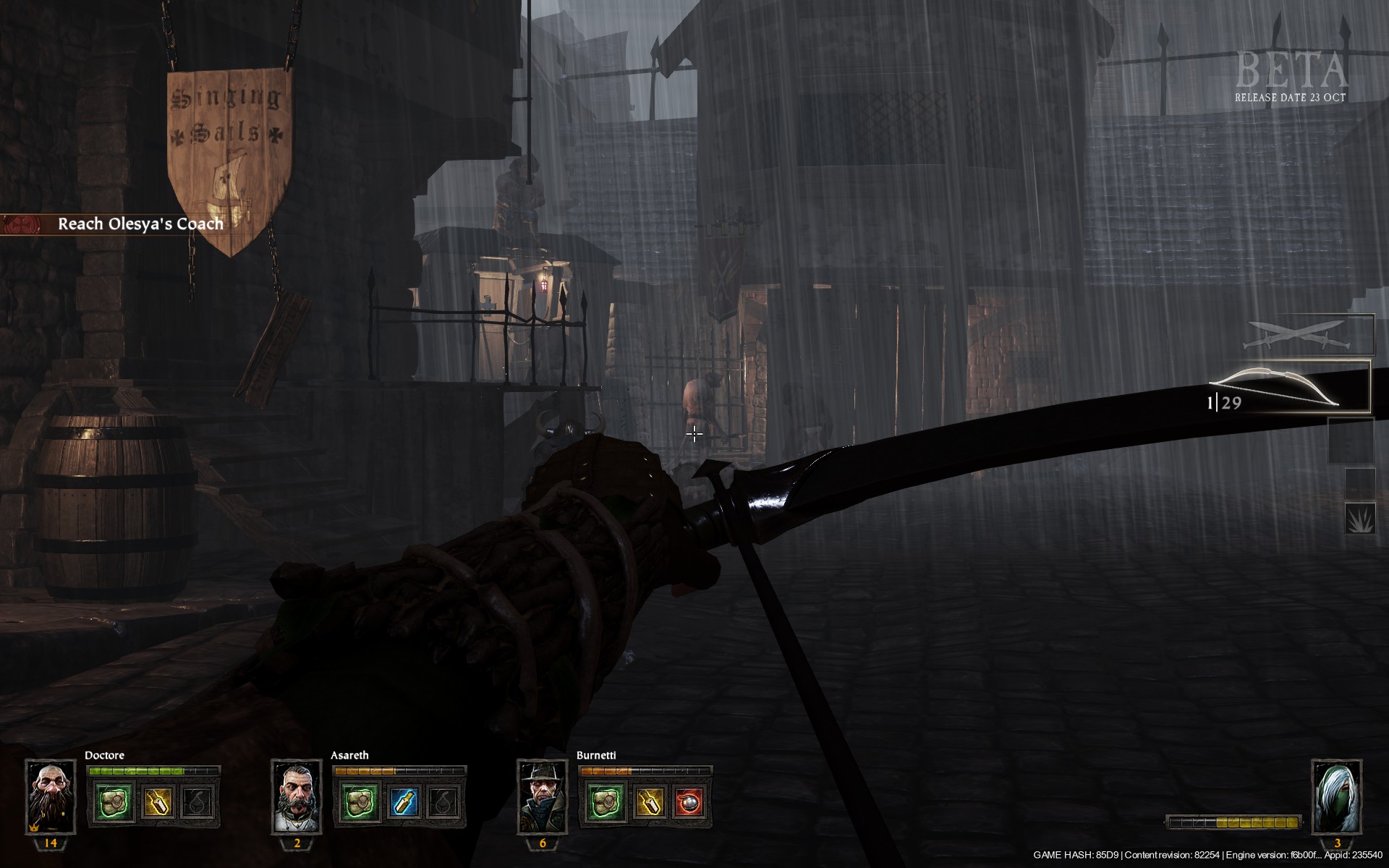This screenshot has height=868, width=1389.
Task: Click Doctore's yellow potion item
Action: click(157, 804)
